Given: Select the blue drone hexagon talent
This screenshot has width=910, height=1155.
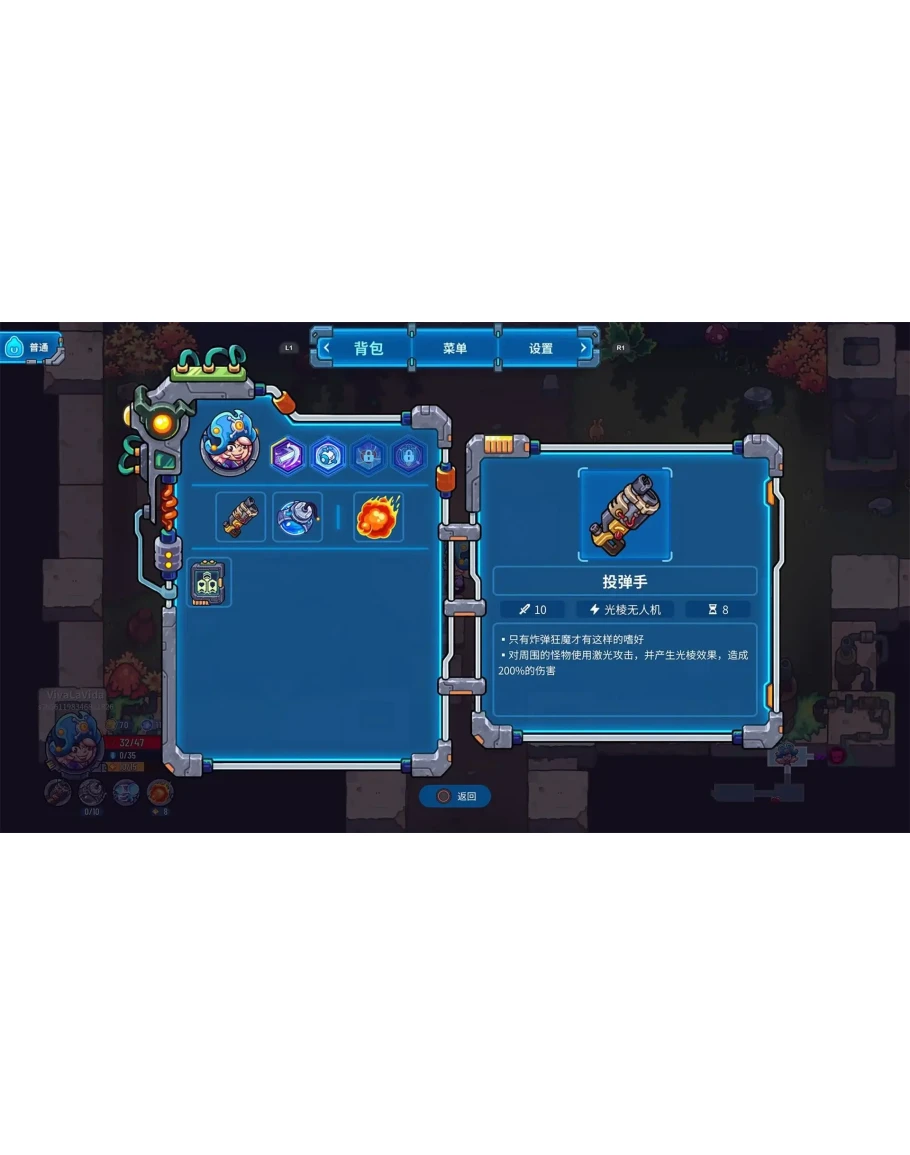Looking at the screenshot, I should coord(328,456).
